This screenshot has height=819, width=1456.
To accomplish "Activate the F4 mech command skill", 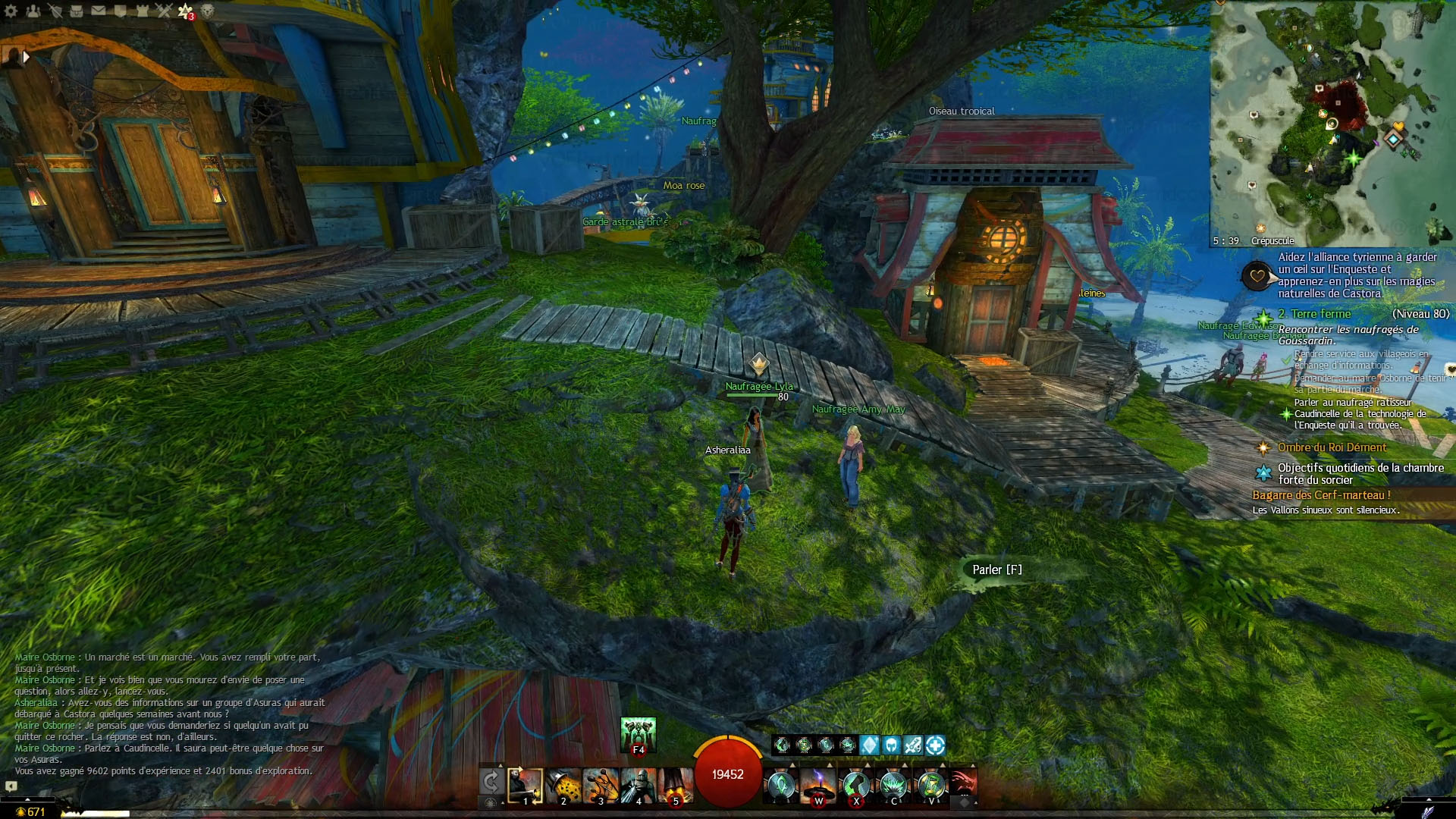I will click(x=638, y=734).
